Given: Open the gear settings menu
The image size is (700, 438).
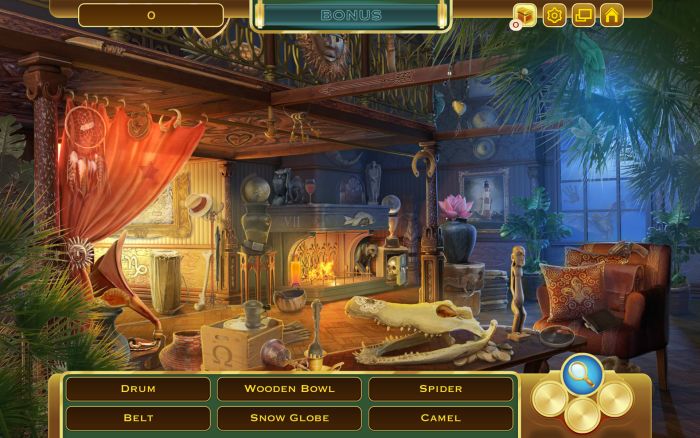Looking at the screenshot, I should pyautogui.click(x=554, y=14).
